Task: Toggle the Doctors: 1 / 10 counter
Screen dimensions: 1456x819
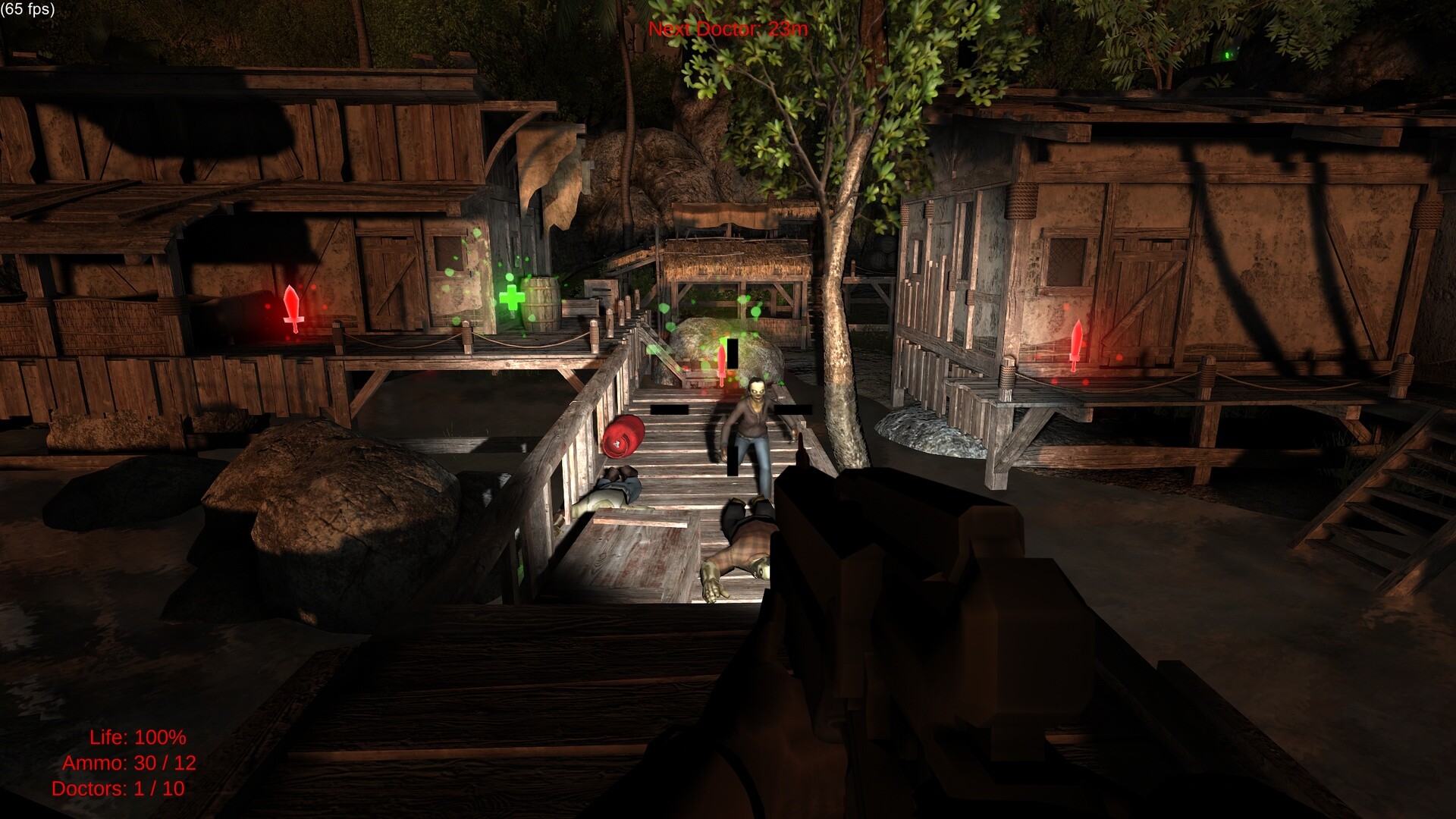Action: coord(119,790)
